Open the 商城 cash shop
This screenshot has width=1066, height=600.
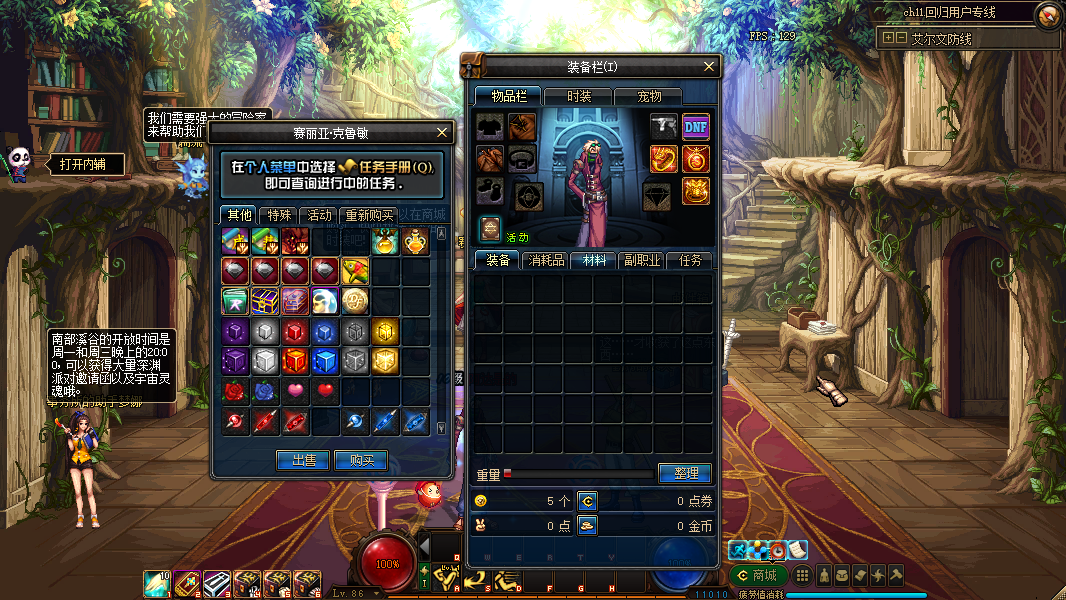point(756,575)
